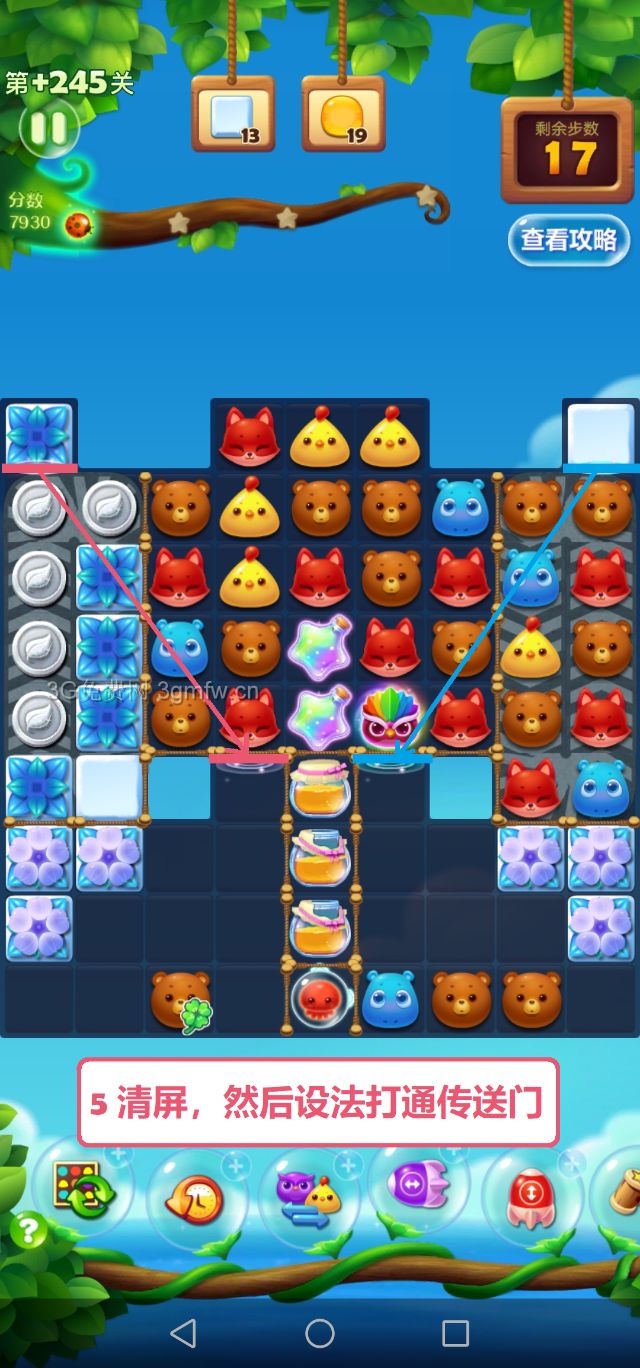Open help with the green question mark
This screenshot has height=1368, width=640.
(x=28, y=1231)
